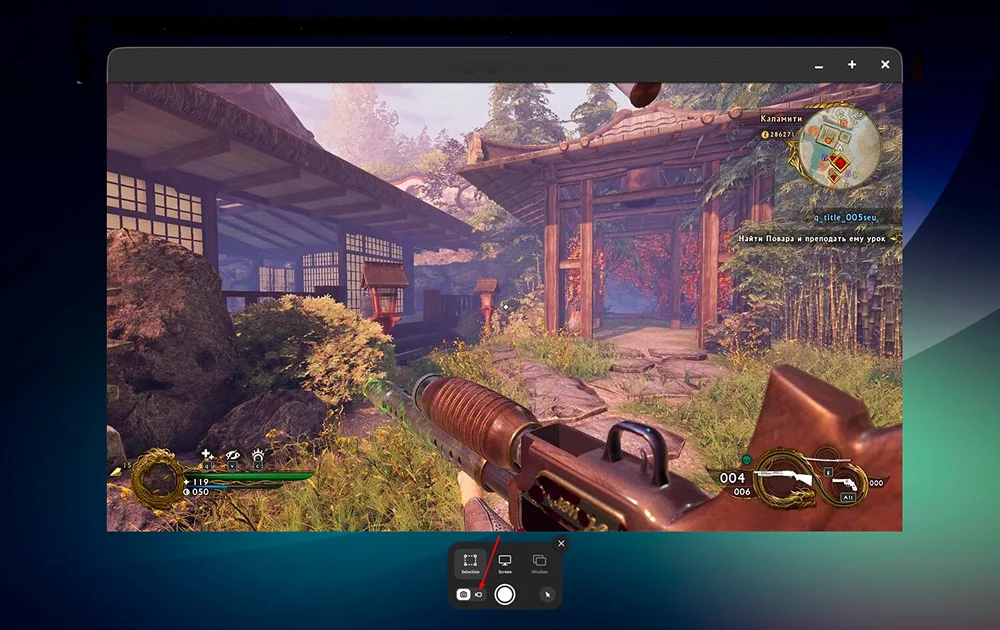
Task: Switch to the pistol weapon icon
Action: pos(845,484)
